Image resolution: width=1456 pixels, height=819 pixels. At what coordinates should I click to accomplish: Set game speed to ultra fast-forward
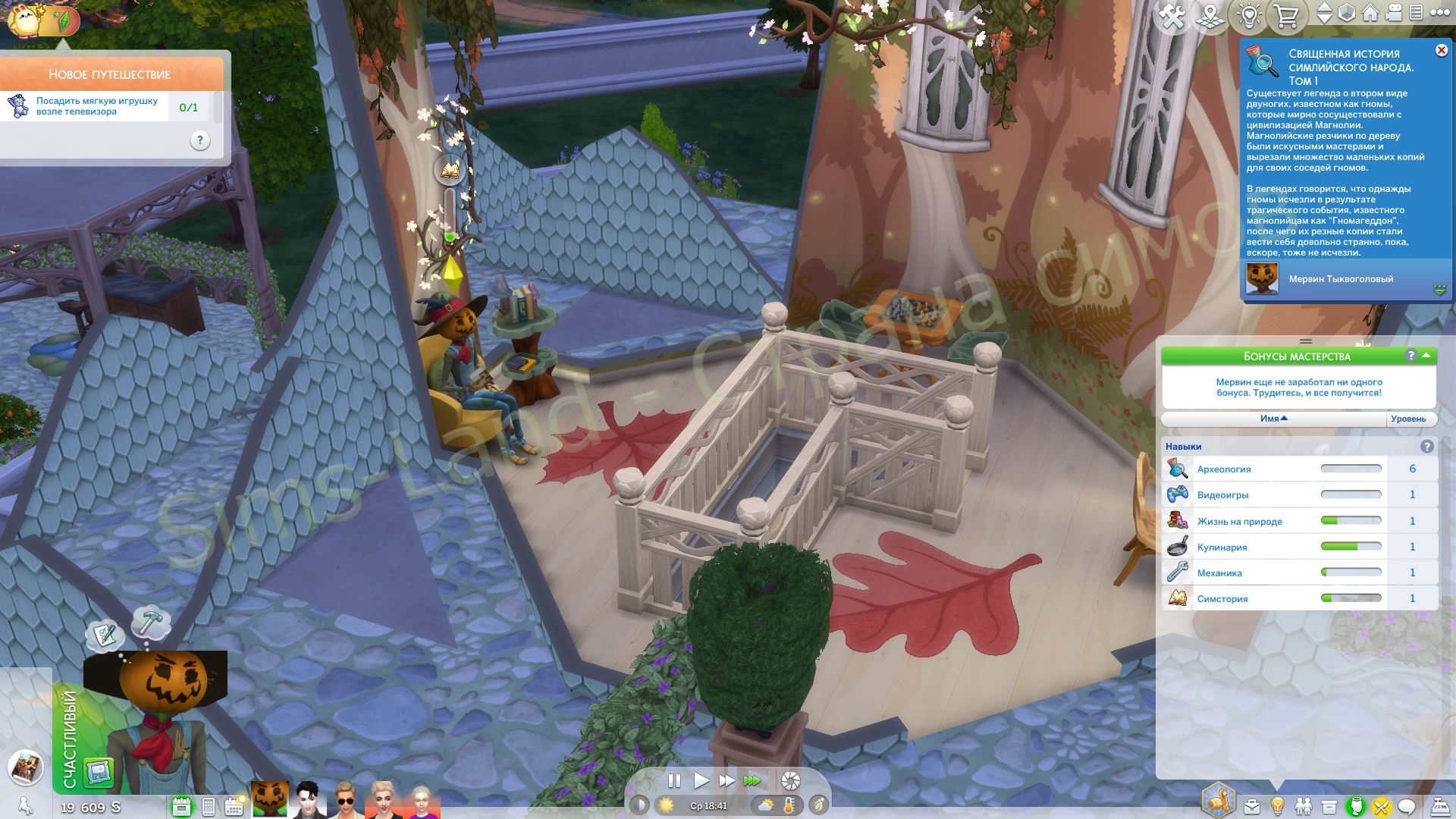tap(752, 780)
